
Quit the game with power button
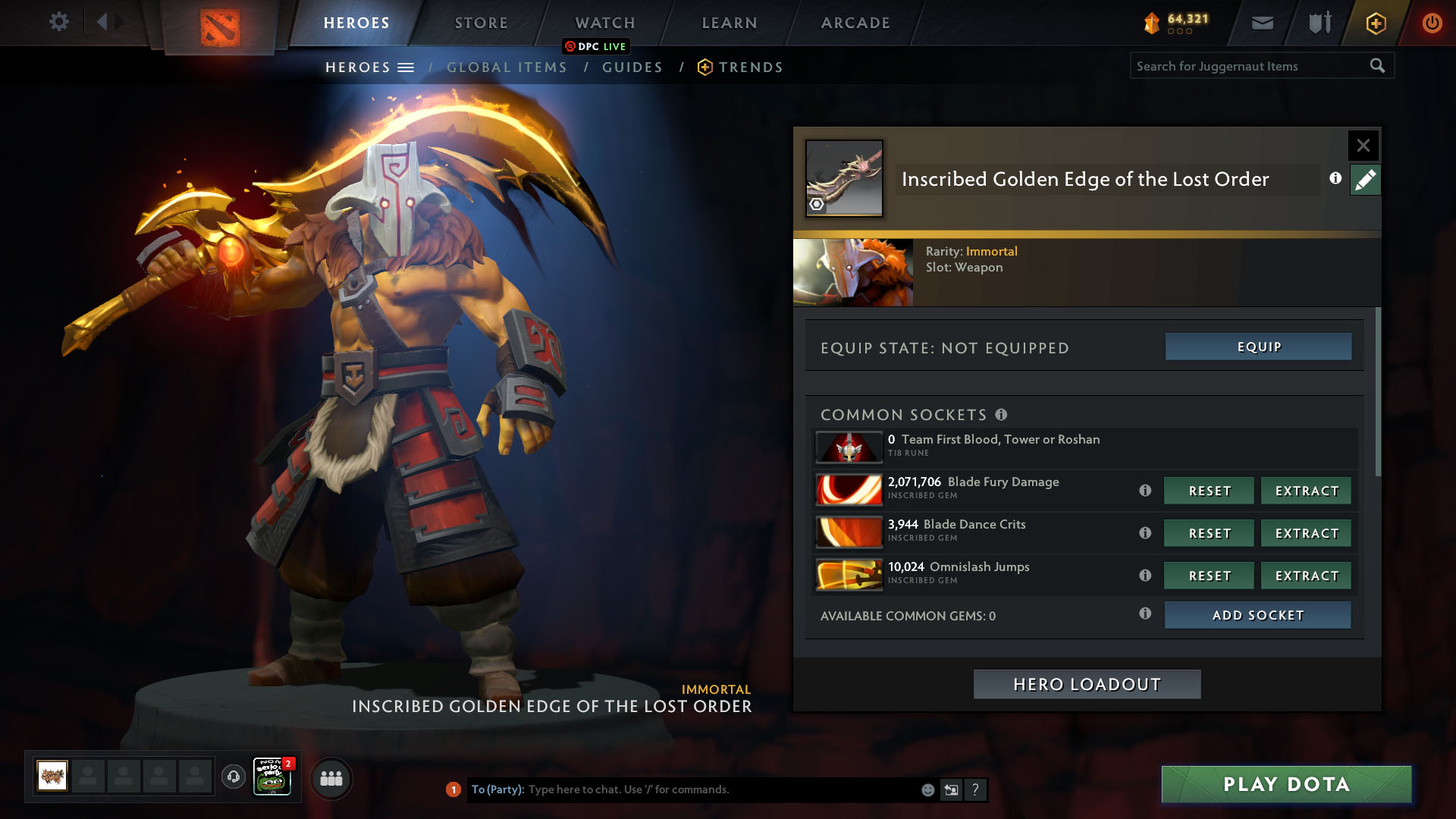(x=1432, y=23)
